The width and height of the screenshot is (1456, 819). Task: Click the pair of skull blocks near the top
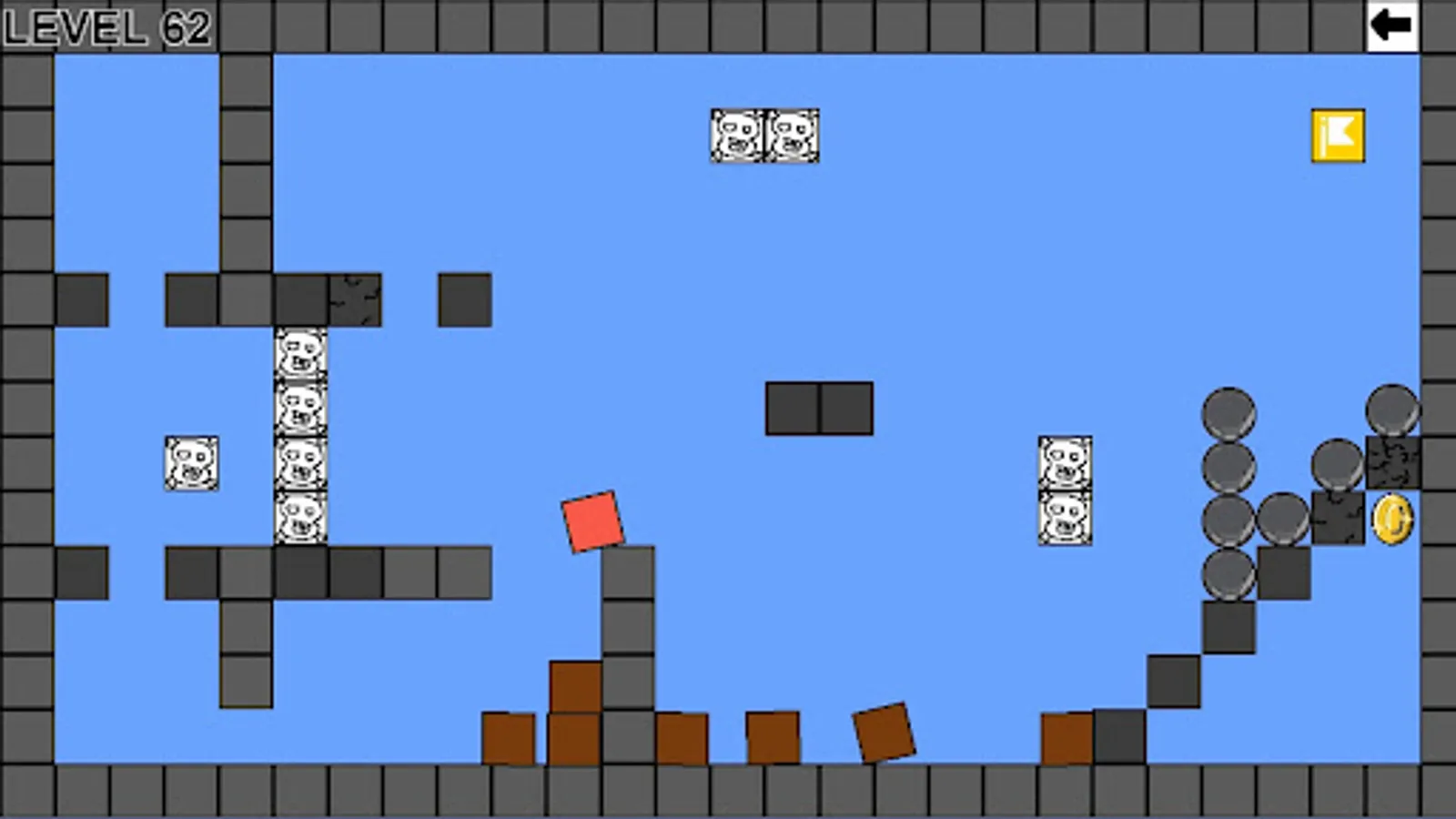764,136
